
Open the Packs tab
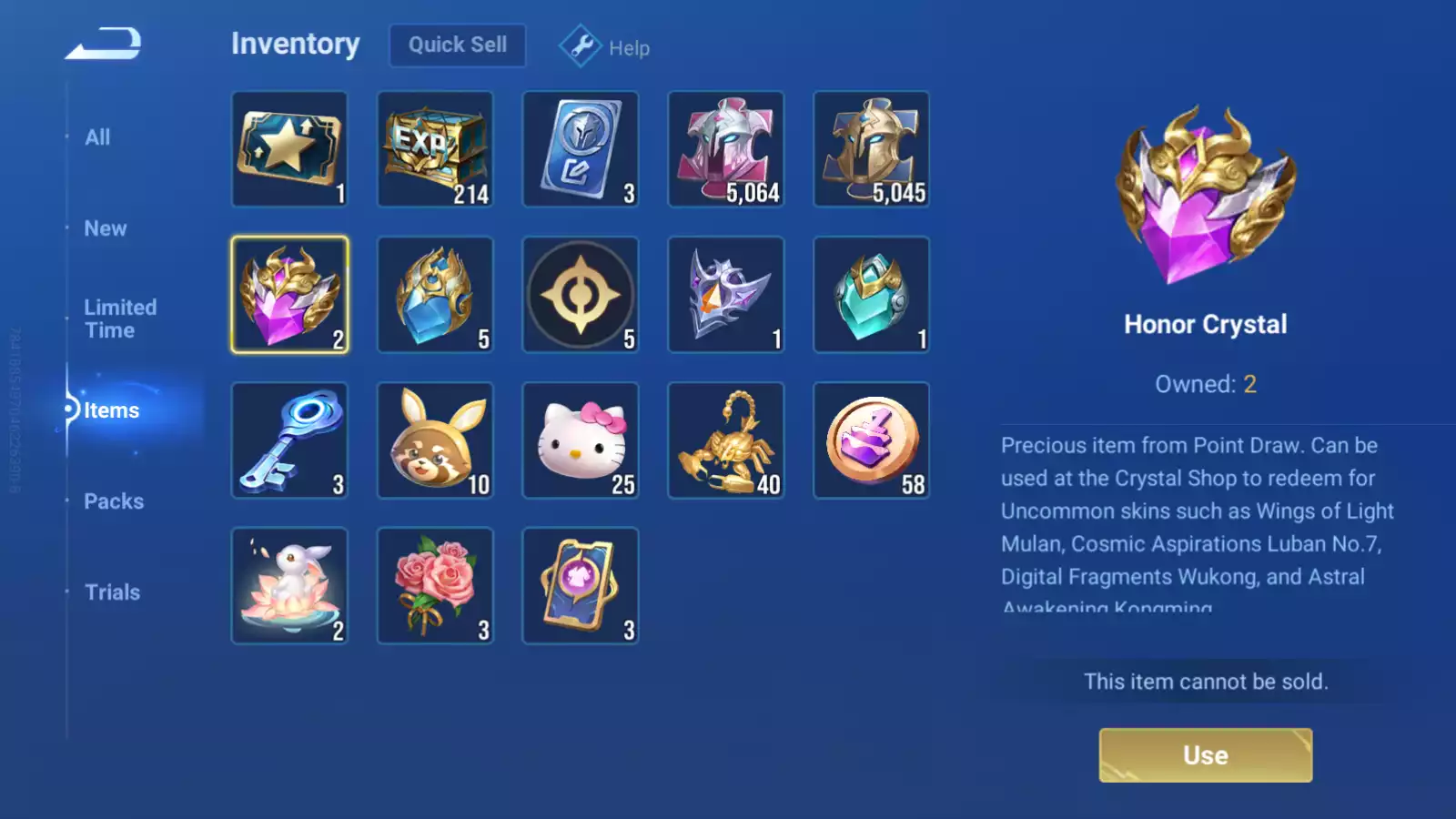point(114,501)
